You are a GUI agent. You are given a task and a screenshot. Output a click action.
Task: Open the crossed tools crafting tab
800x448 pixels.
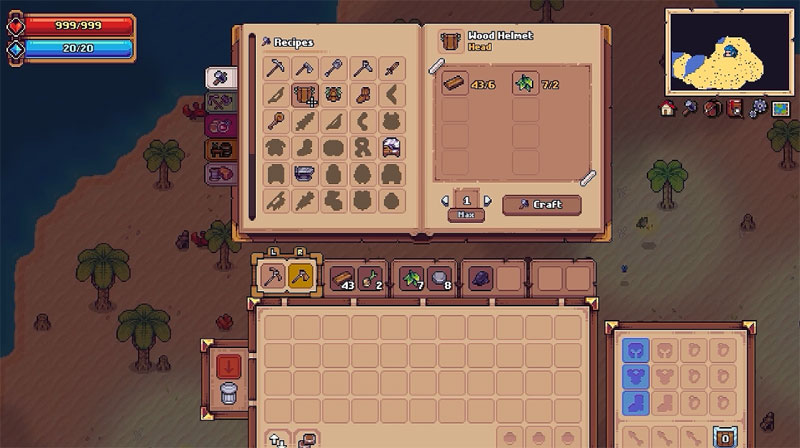pos(219,101)
